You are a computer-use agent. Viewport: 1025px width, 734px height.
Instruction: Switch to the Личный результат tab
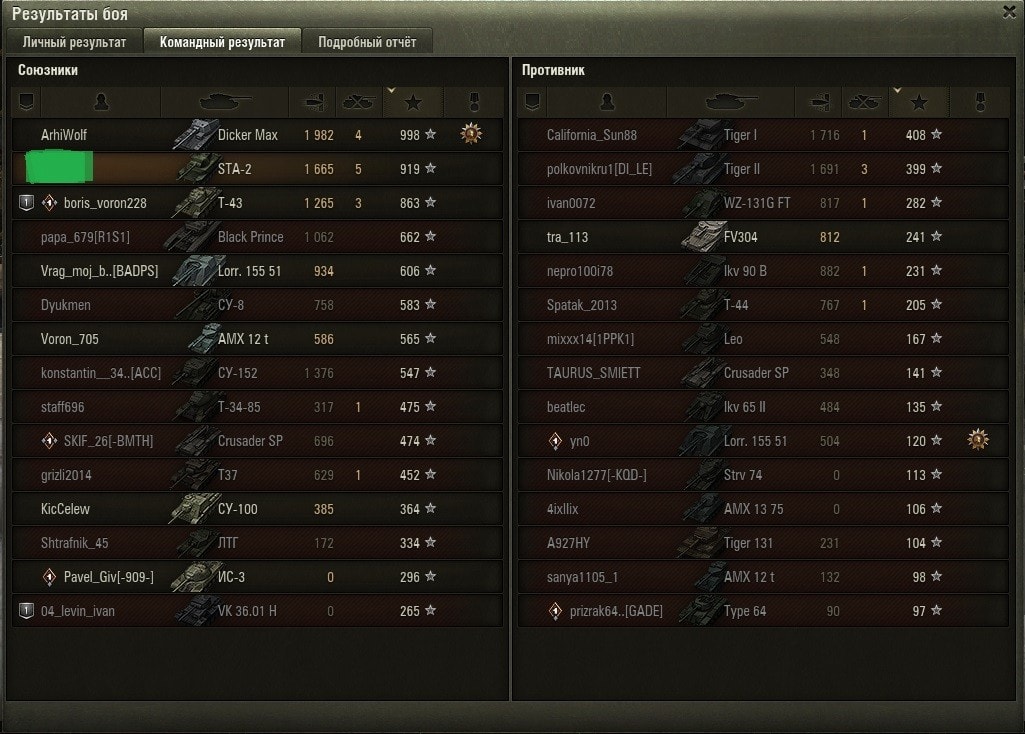(75, 42)
